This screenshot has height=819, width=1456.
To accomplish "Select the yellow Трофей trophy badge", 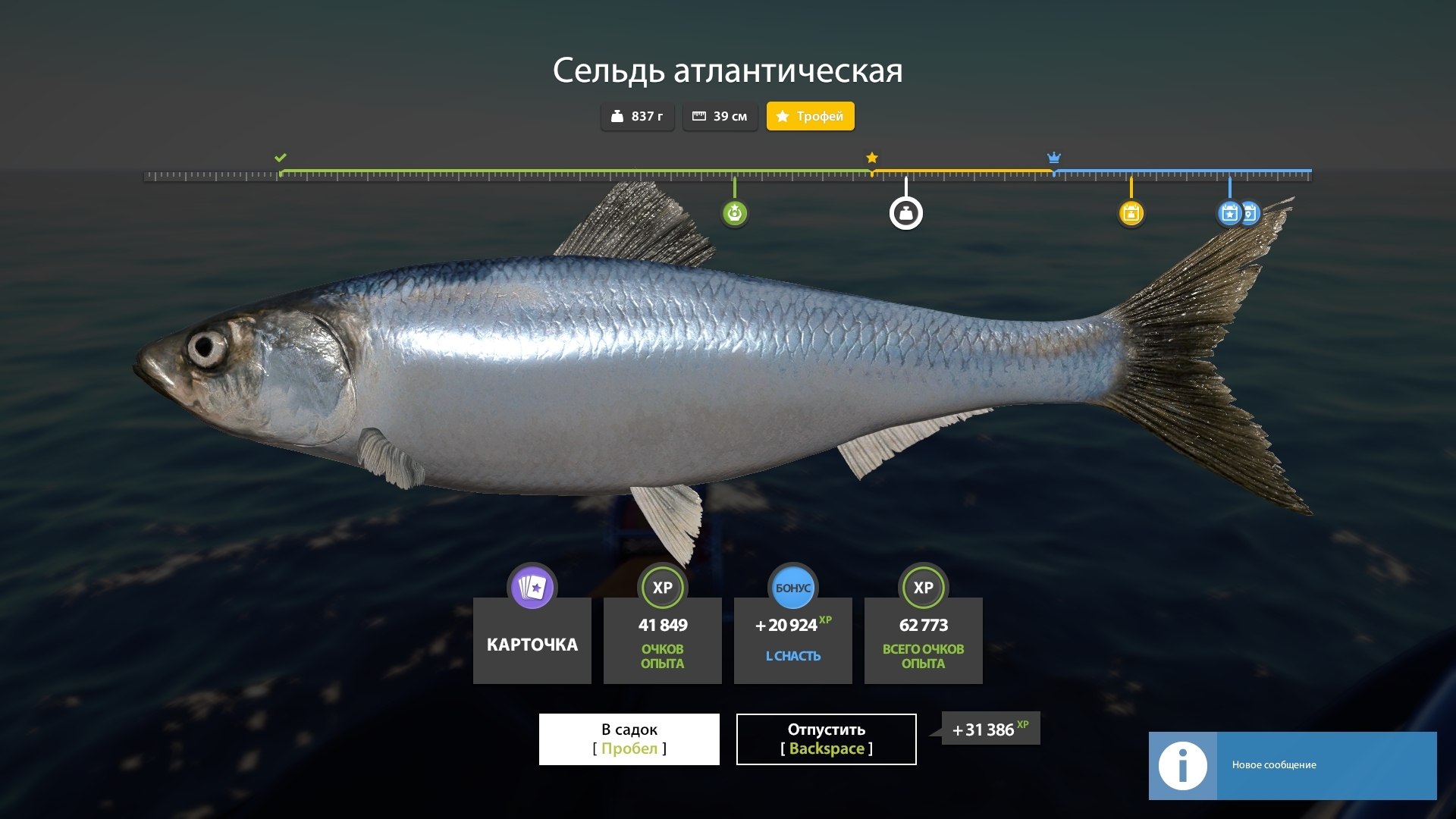I will (810, 116).
